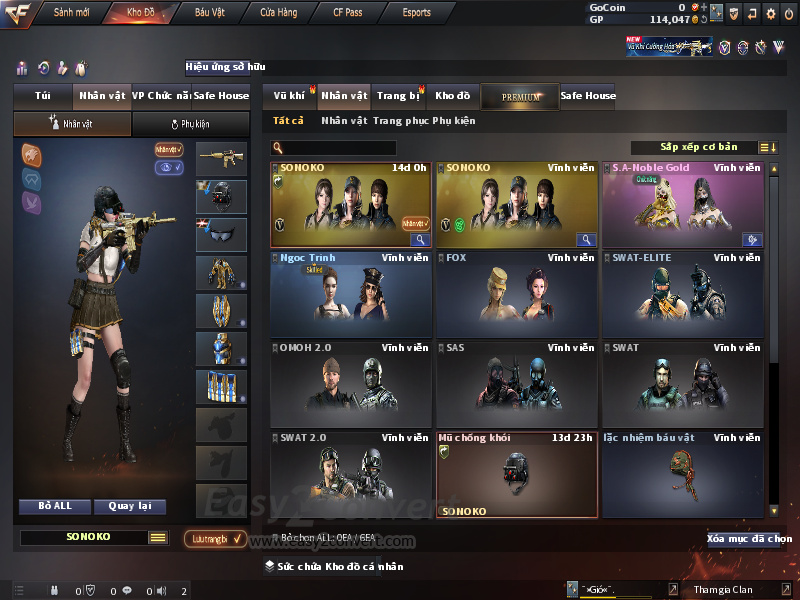Open the Sảnh mới lobby tab

[71, 12]
